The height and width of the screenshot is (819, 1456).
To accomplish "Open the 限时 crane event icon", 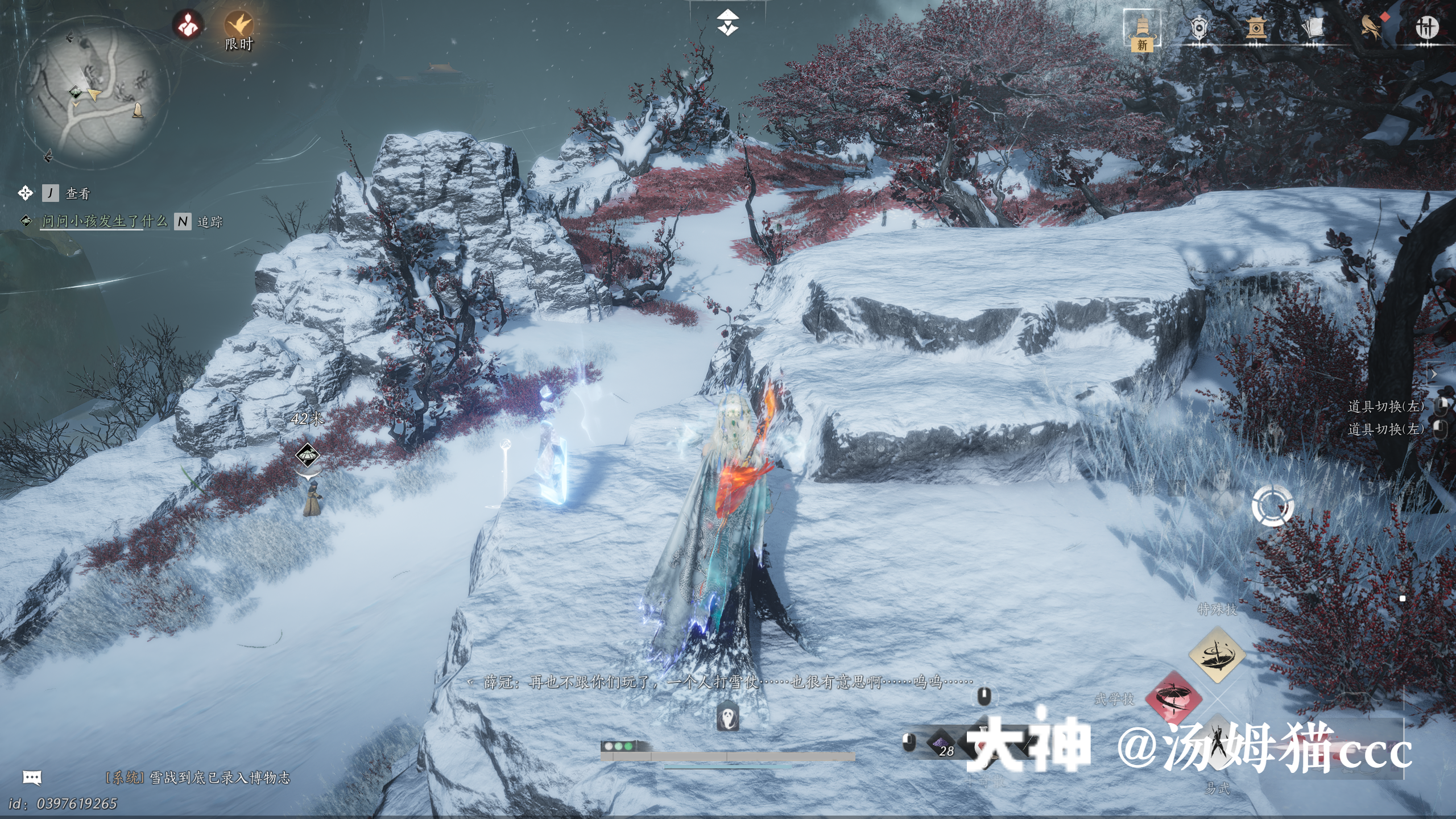I will [238, 25].
